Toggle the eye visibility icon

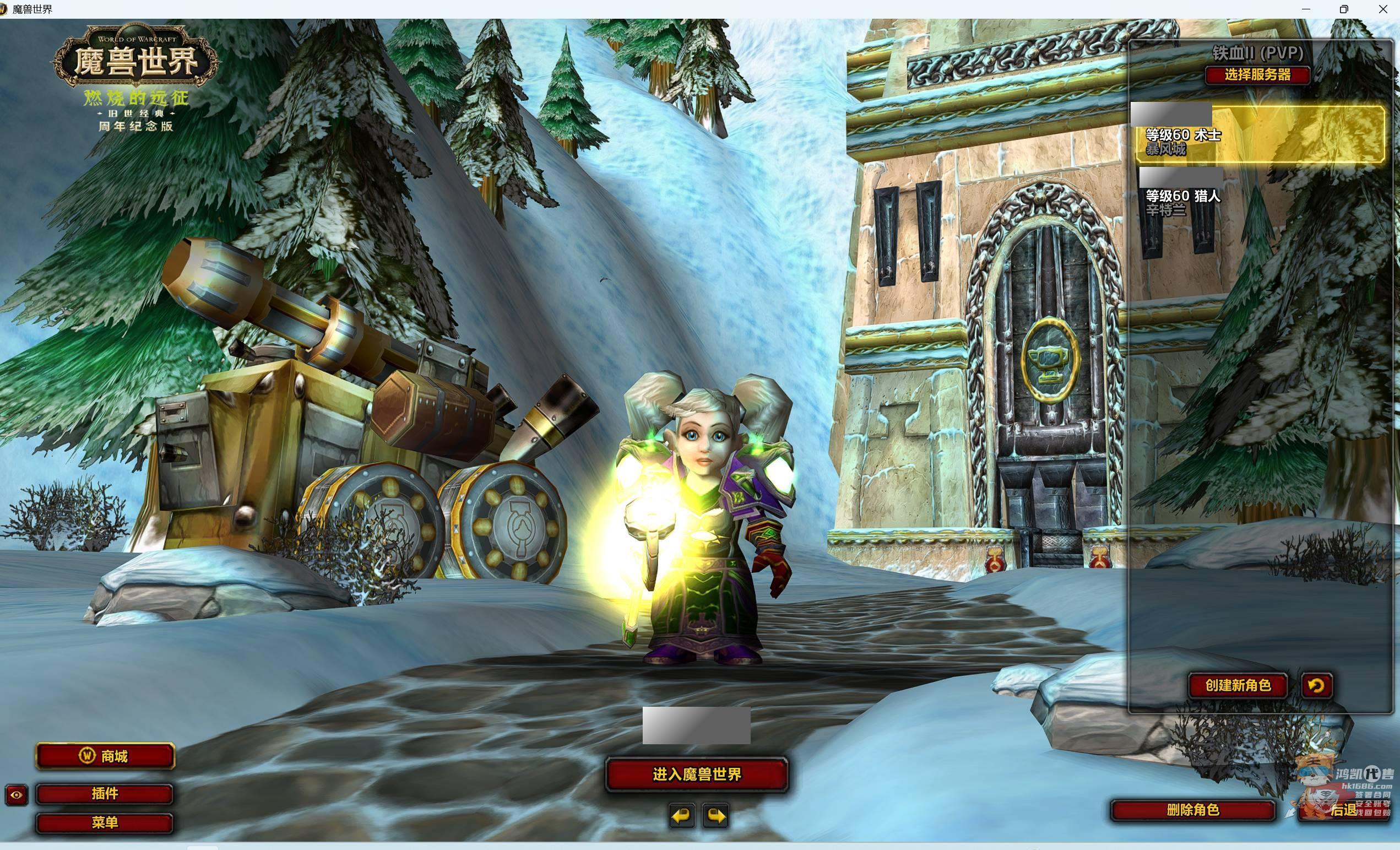(x=17, y=795)
